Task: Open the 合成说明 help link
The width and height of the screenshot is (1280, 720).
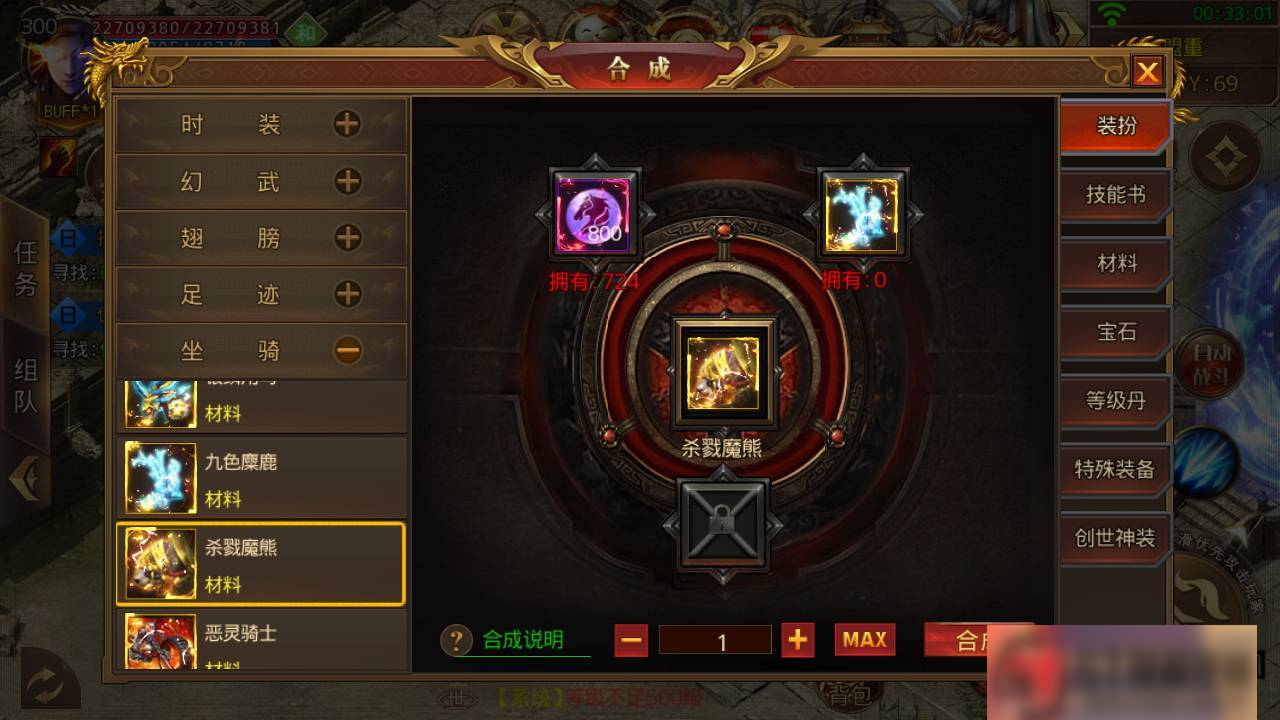Action: tap(522, 640)
